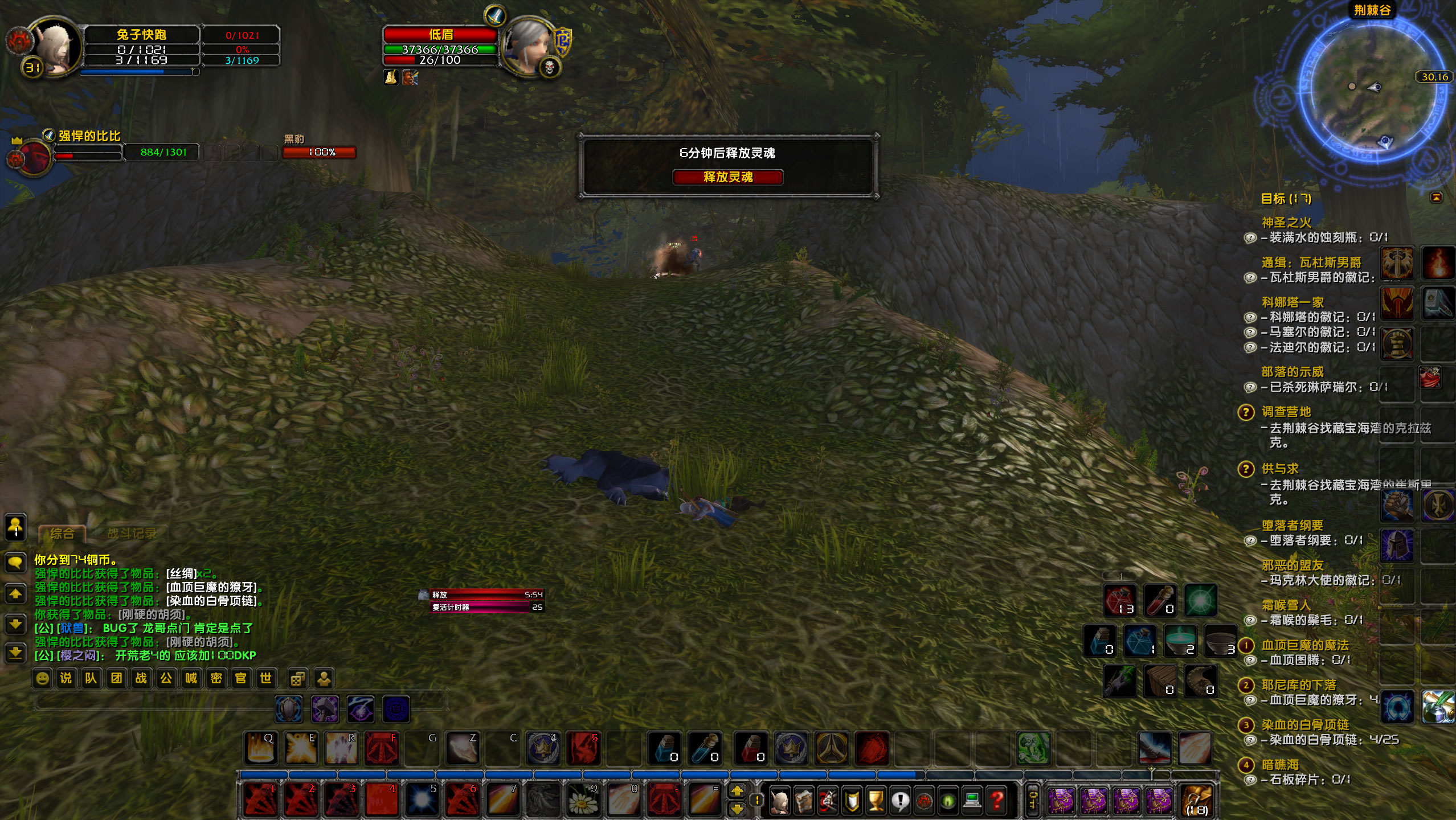The image size is (1456, 820).
Task: Click the 世 world channel button
Action: [x=265, y=678]
